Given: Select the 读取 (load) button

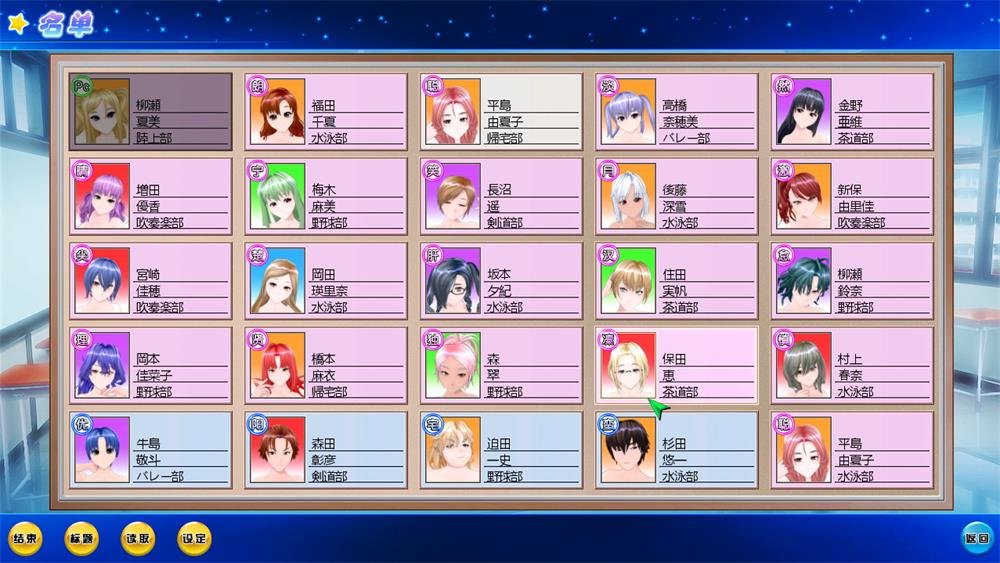Looking at the screenshot, I should click(x=138, y=539).
